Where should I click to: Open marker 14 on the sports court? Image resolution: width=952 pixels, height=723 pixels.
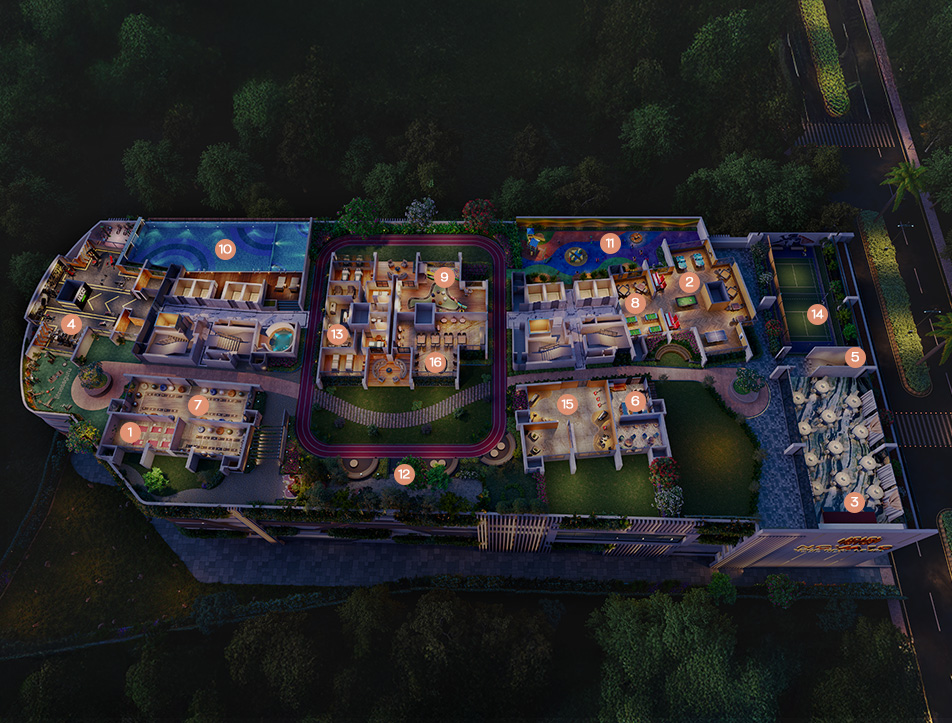tap(818, 314)
